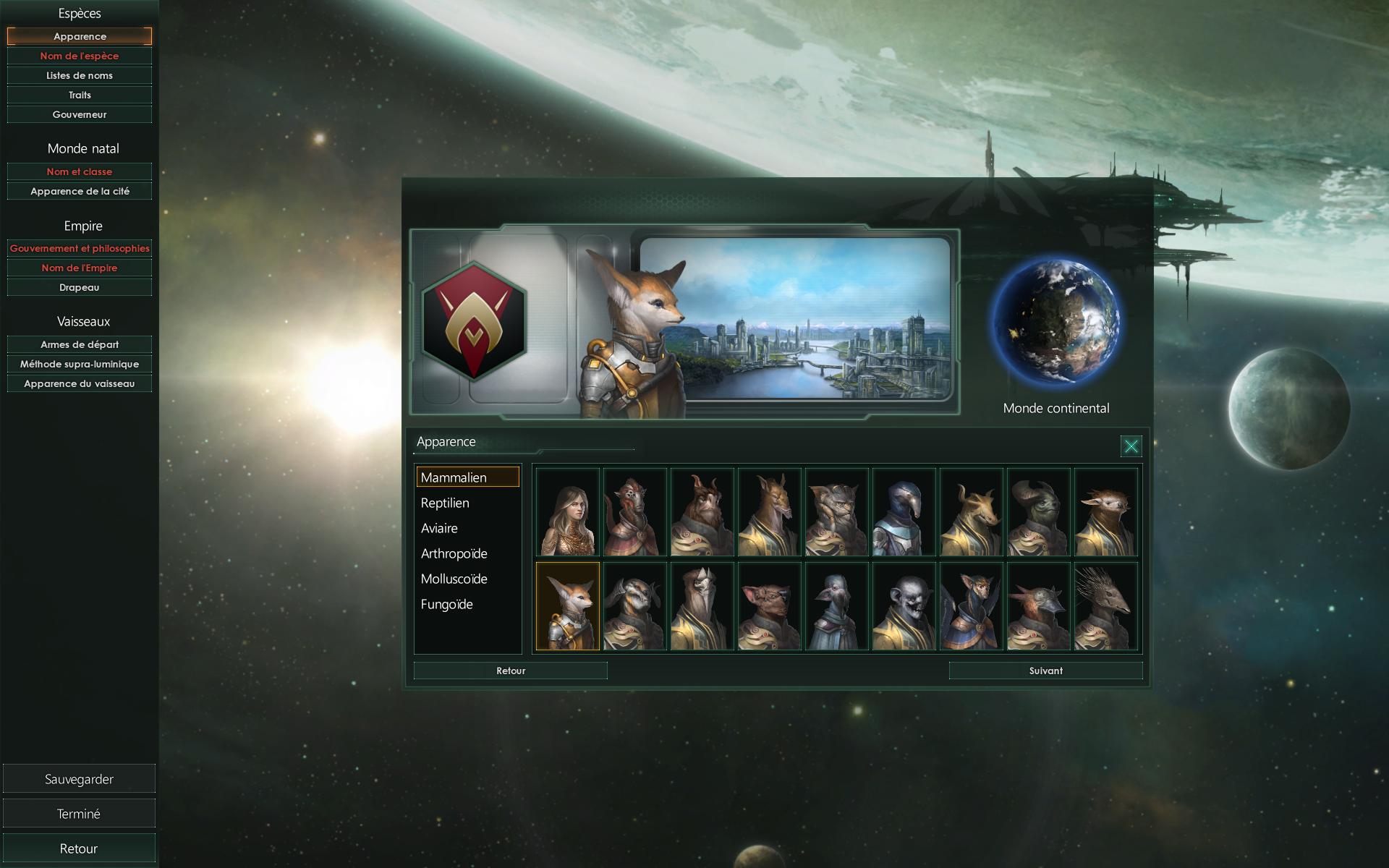
Task: Select the Monde continental planet
Action: pyautogui.click(x=1056, y=322)
